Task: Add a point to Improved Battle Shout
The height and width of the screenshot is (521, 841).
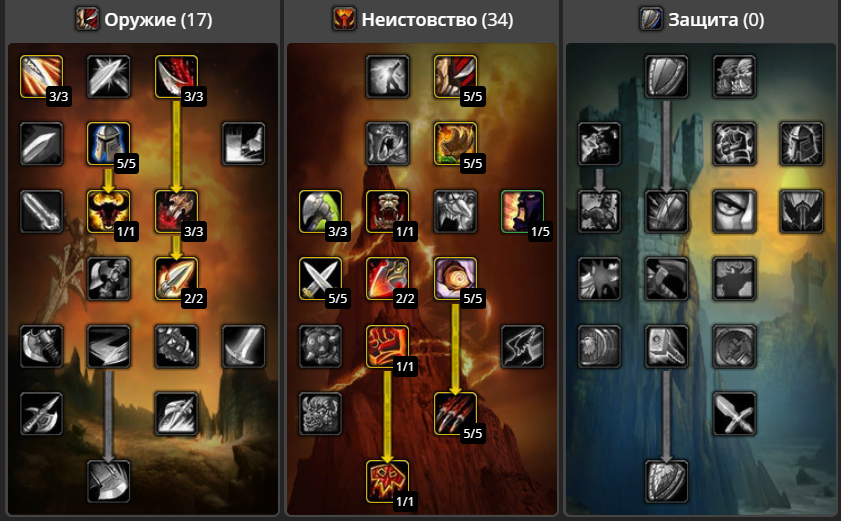Action: pos(522,211)
